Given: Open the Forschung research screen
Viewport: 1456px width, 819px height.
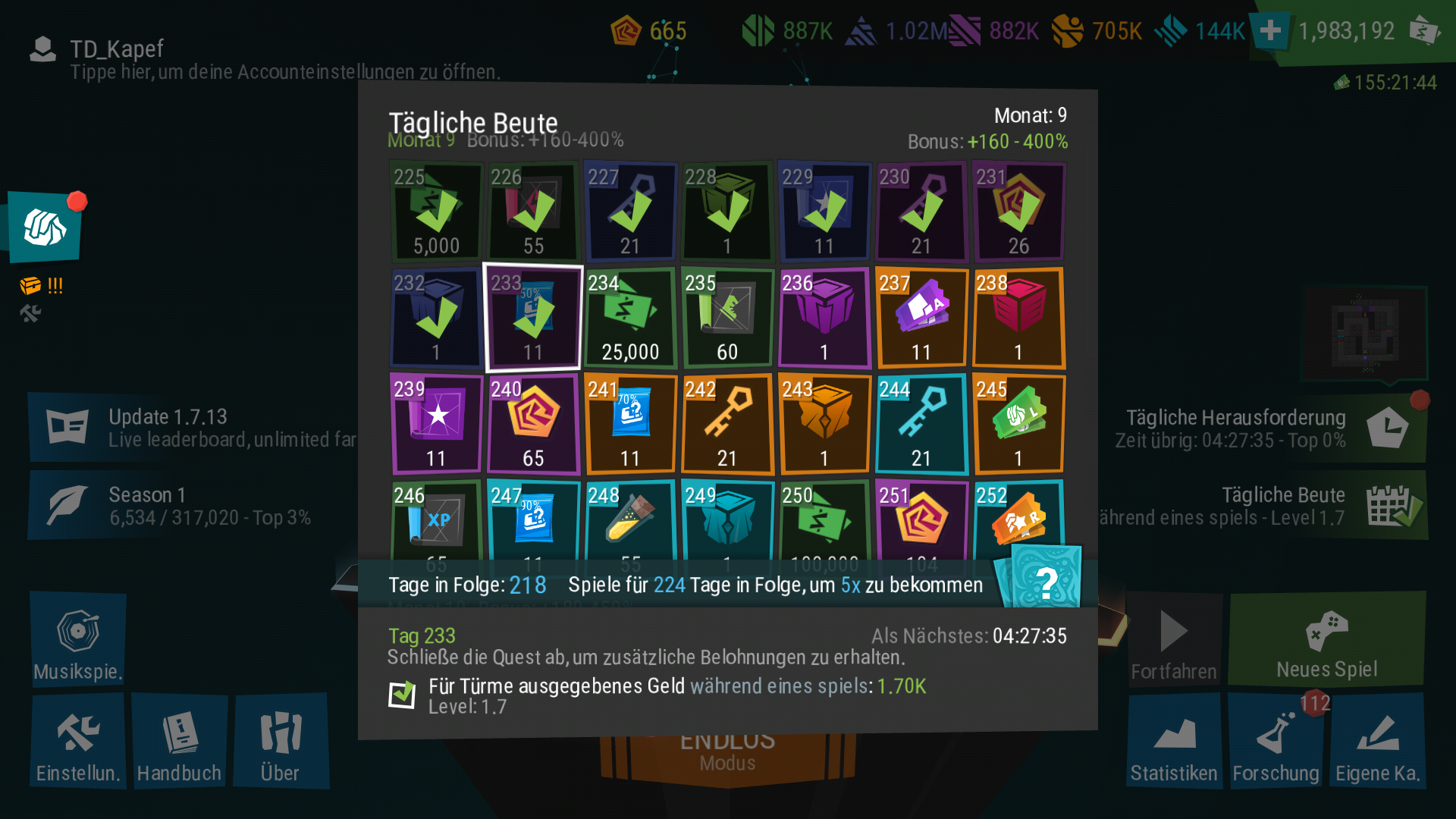Looking at the screenshot, I should [x=1276, y=742].
